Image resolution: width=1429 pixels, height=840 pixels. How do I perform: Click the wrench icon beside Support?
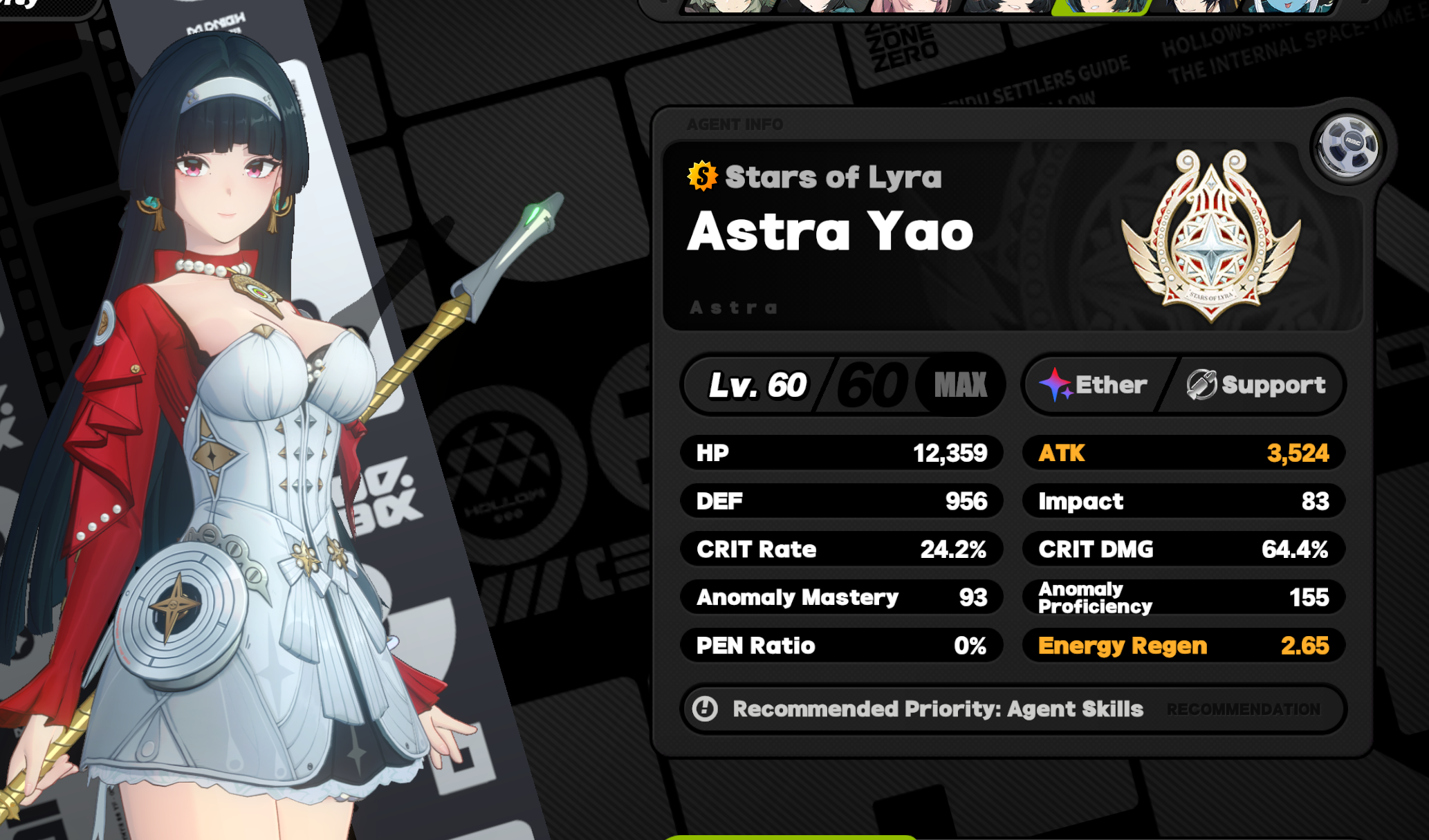point(1202,384)
